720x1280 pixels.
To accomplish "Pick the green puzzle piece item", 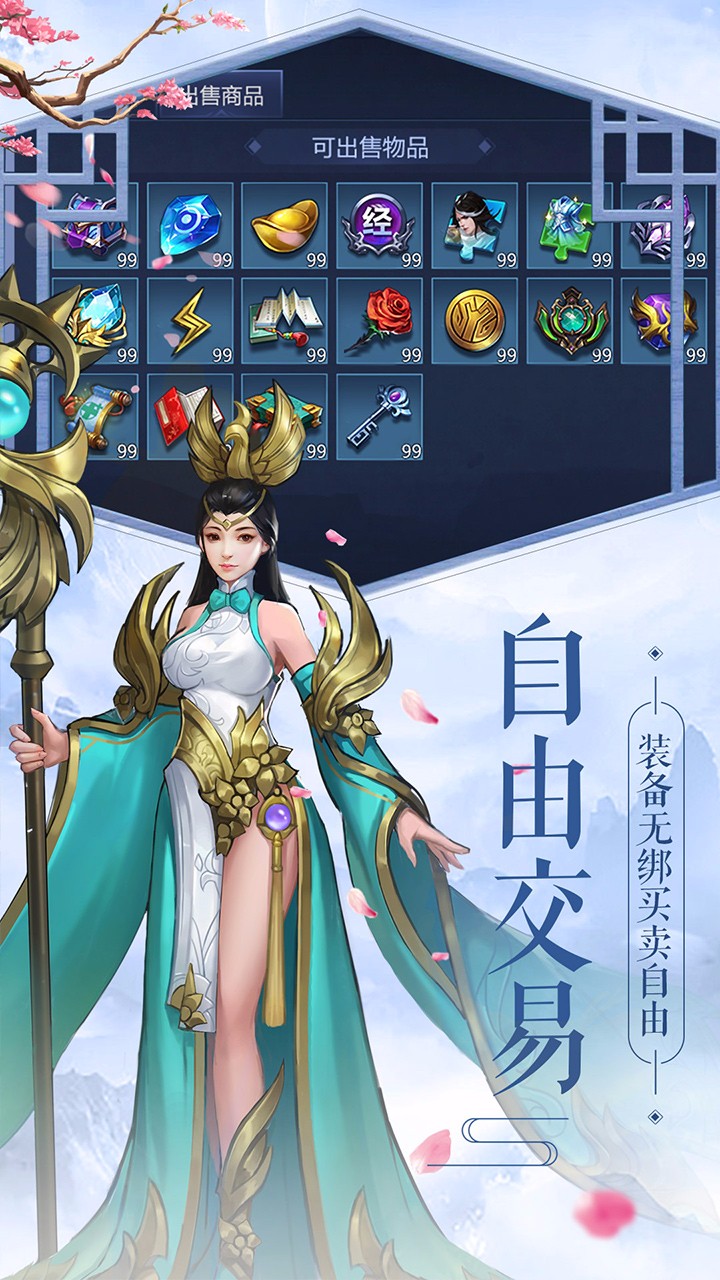I will [569, 225].
